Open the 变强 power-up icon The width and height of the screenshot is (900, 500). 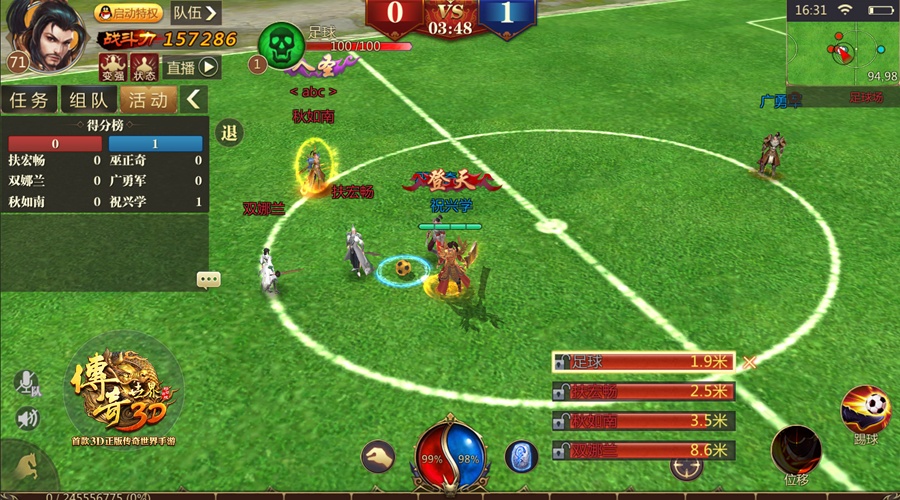point(113,67)
